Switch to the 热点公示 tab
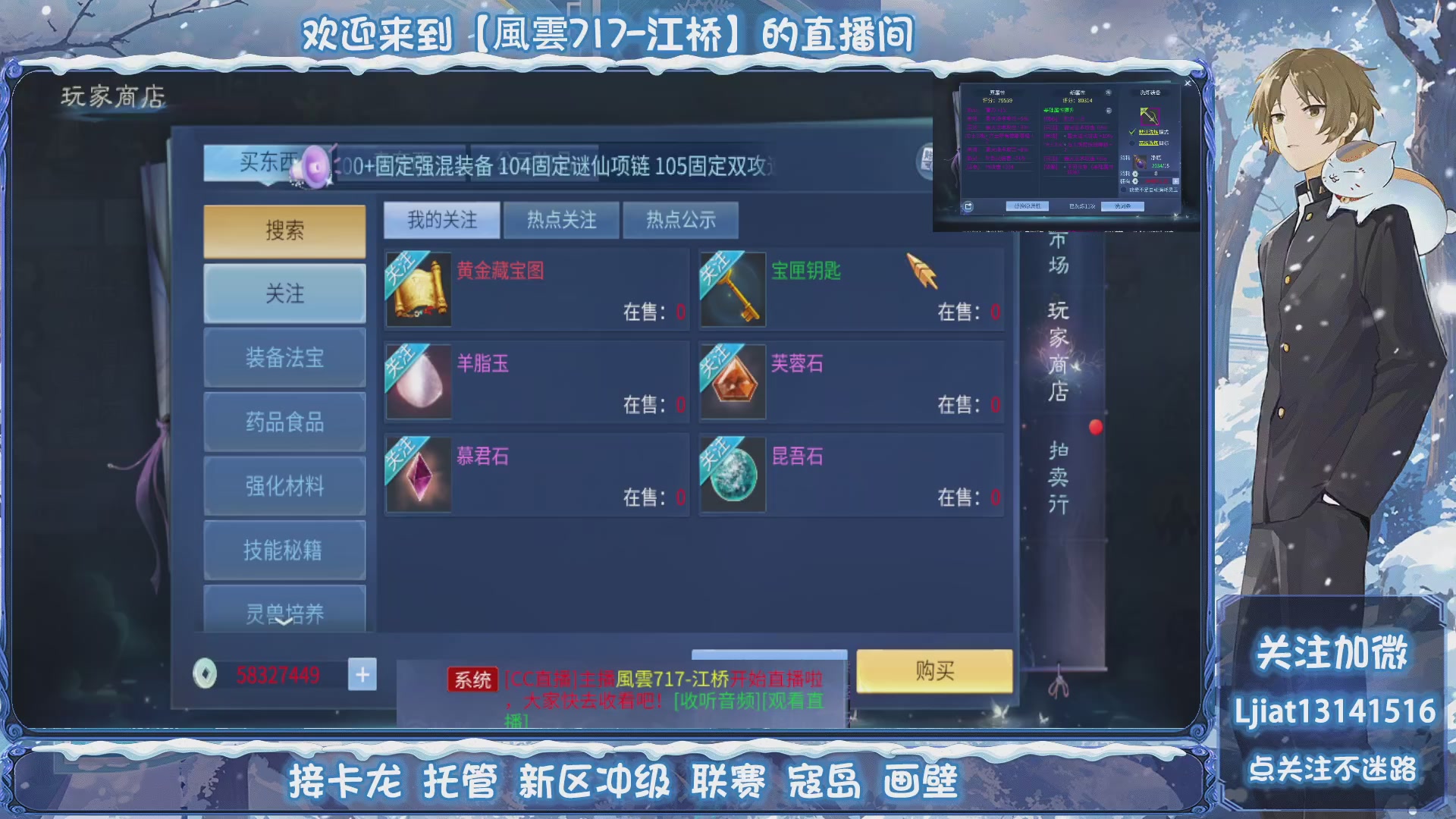 click(x=680, y=220)
